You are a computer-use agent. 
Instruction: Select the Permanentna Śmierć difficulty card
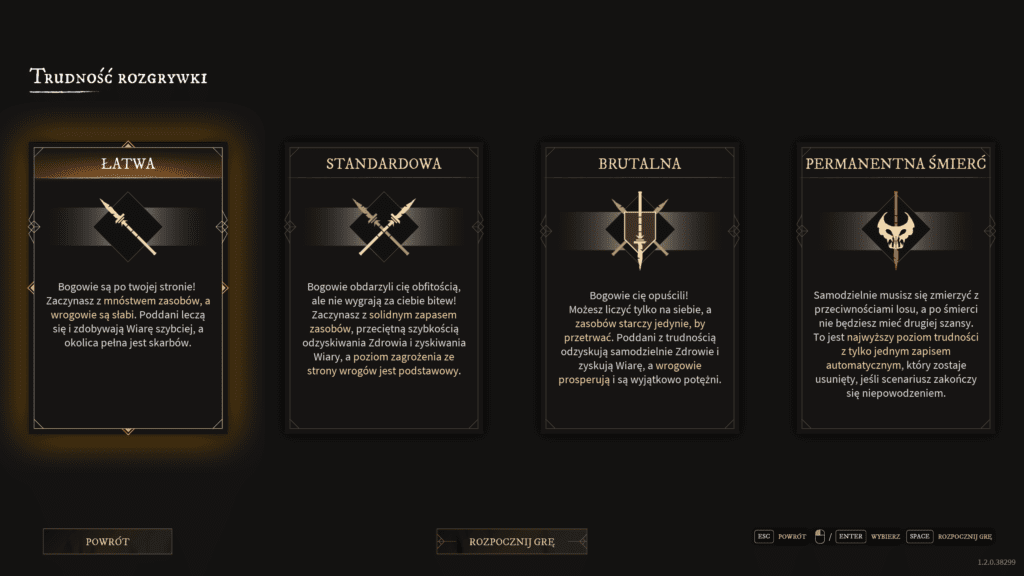(895, 288)
